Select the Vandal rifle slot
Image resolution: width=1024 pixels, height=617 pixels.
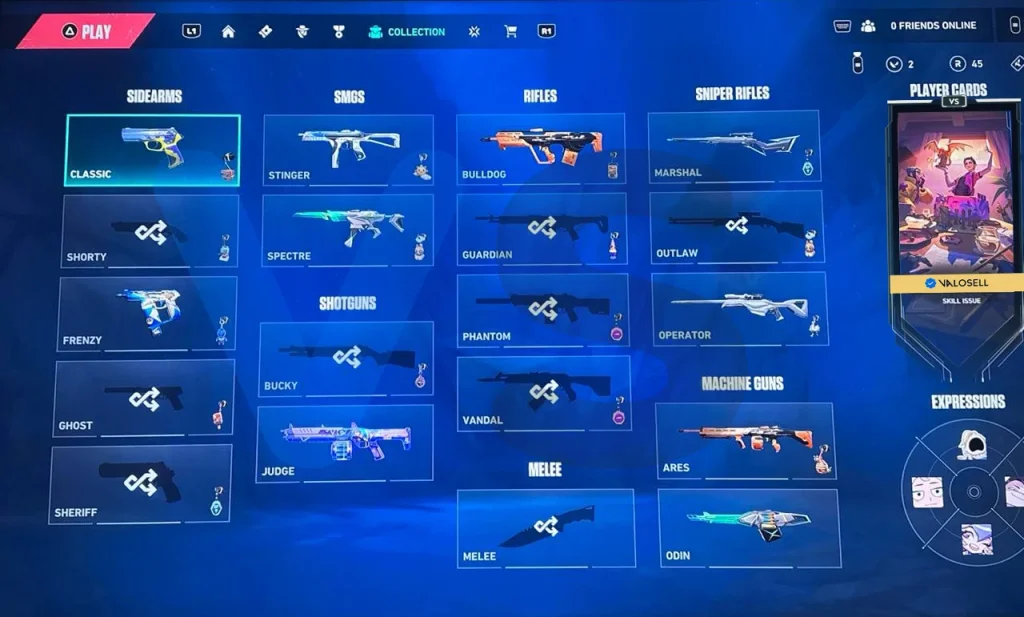pyautogui.click(x=543, y=394)
